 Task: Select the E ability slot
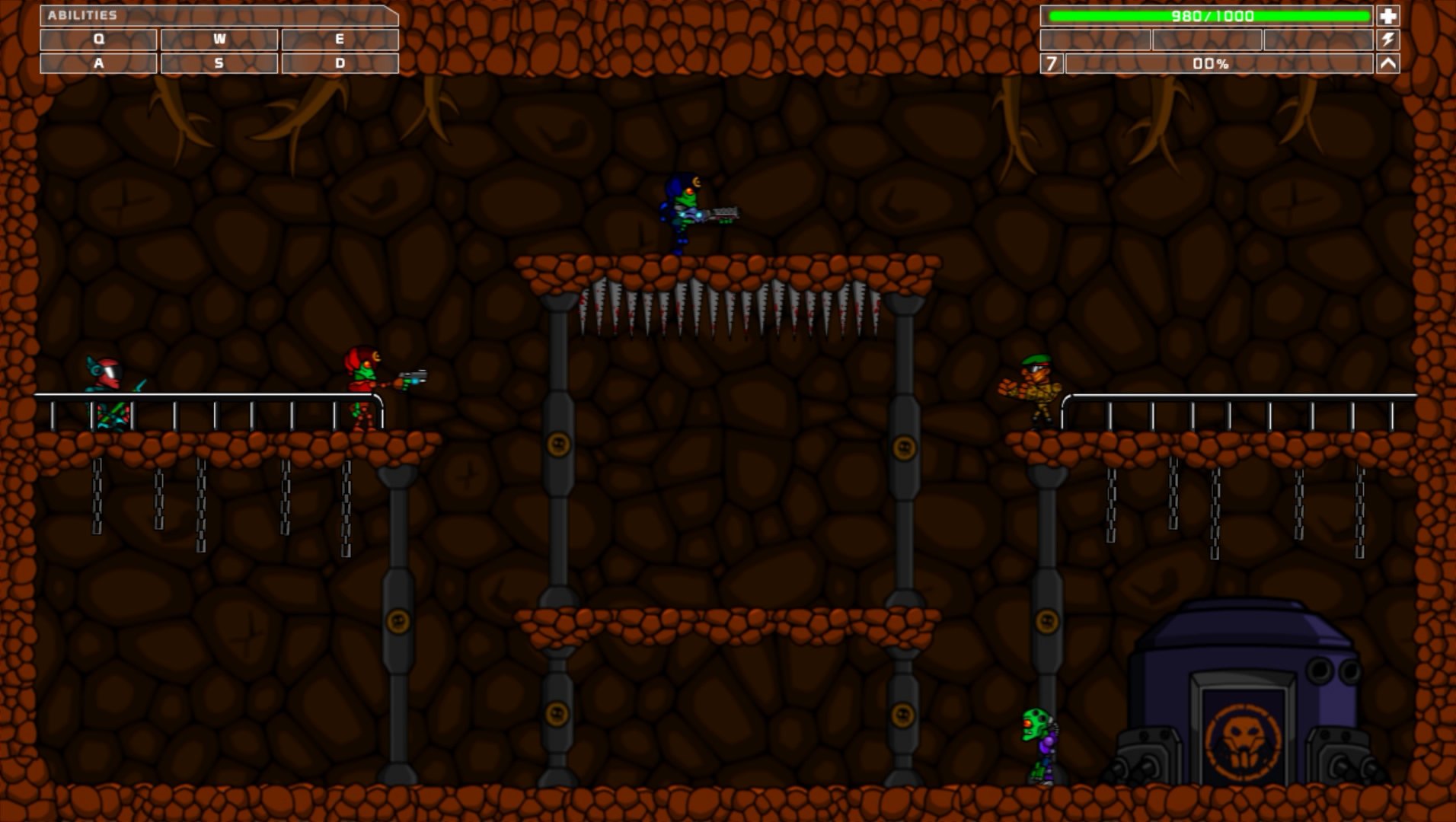tap(340, 40)
